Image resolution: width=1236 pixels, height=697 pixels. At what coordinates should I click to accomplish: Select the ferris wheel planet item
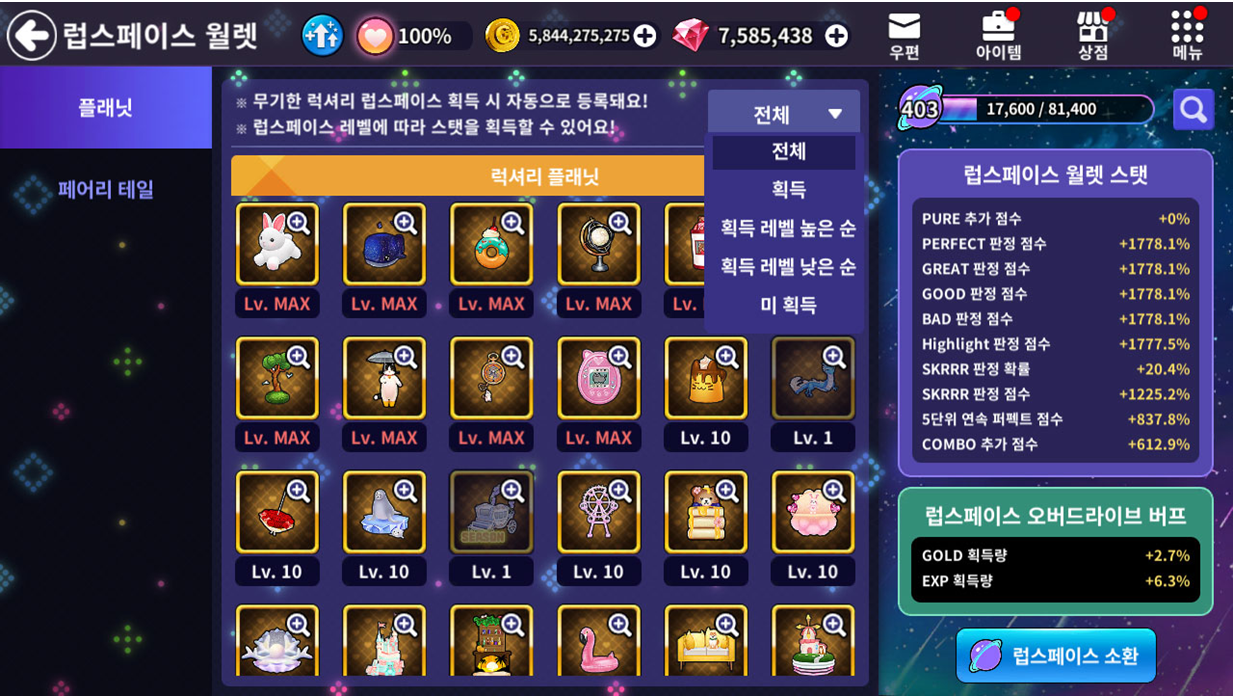[x=598, y=512]
